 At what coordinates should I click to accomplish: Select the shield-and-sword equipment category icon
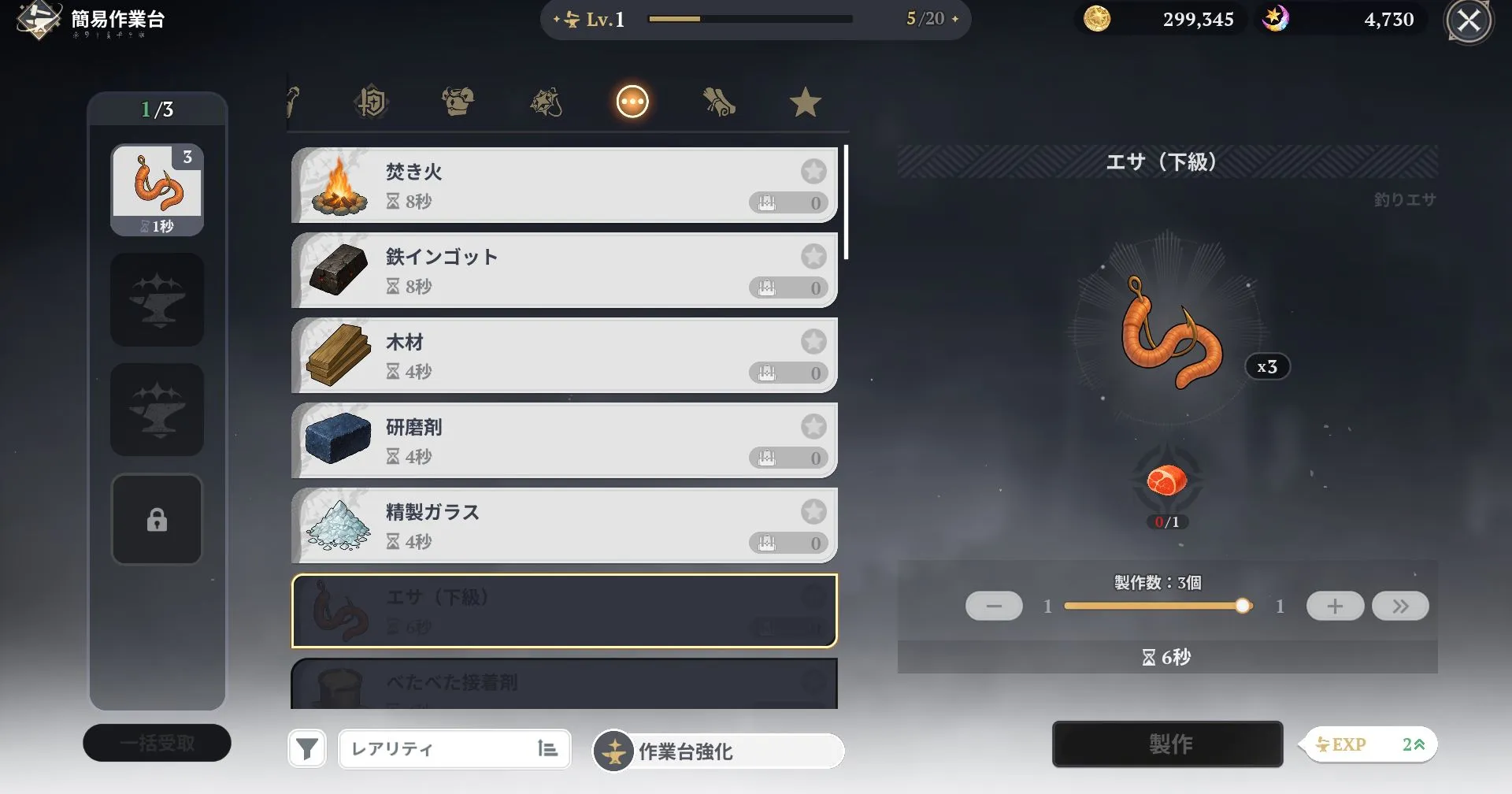coord(372,101)
